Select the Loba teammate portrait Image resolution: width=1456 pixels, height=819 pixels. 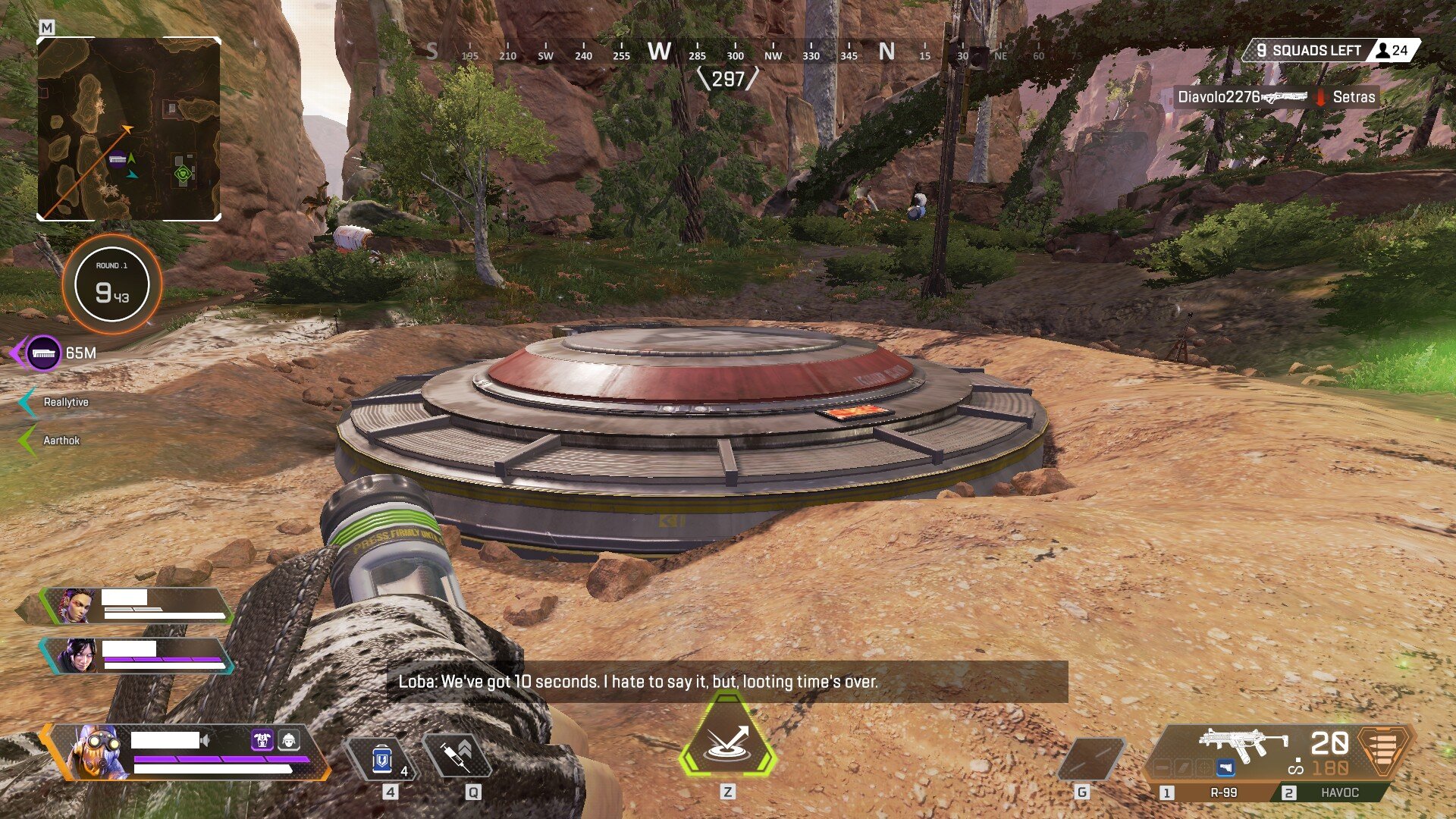[76, 606]
